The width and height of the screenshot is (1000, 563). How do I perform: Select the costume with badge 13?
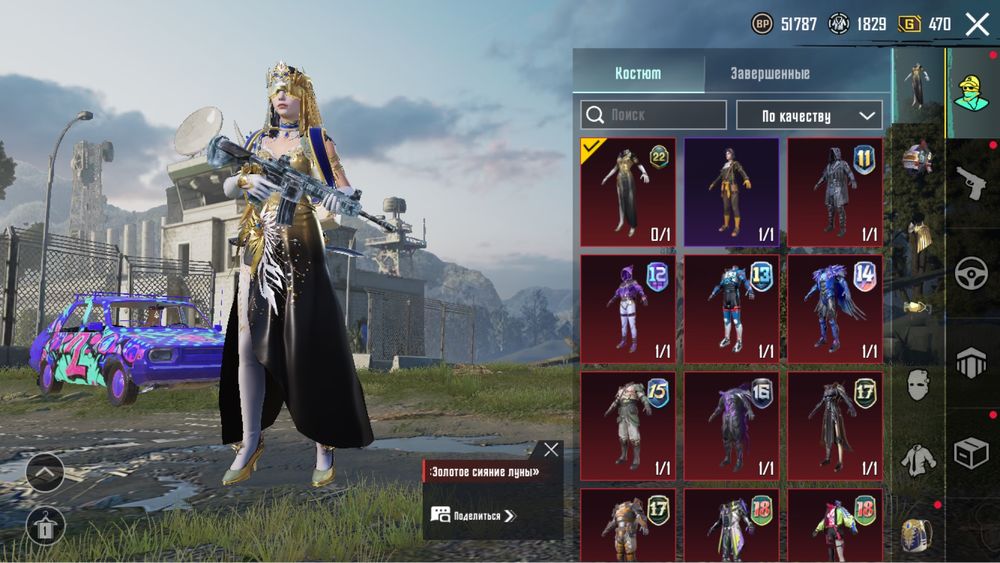[731, 308]
